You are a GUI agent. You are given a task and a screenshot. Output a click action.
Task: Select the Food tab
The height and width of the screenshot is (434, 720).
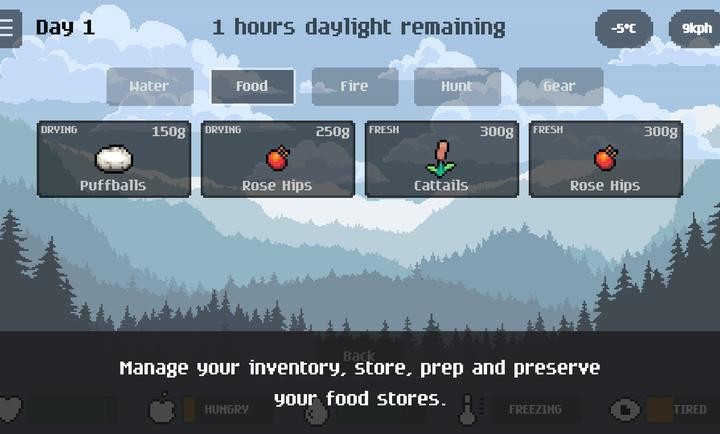pos(252,86)
